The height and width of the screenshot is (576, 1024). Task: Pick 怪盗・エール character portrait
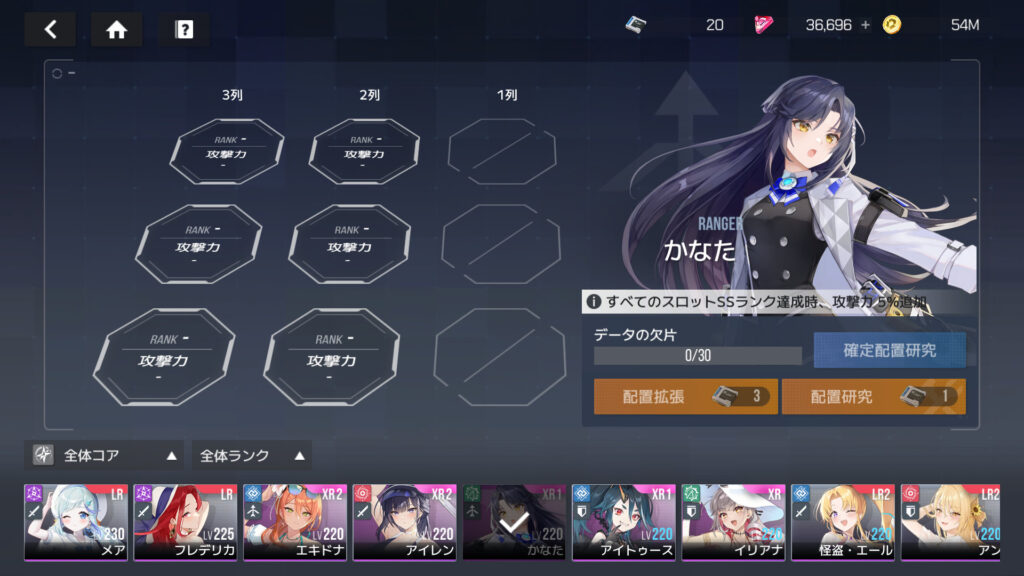pyautogui.click(x=842, y=522)
